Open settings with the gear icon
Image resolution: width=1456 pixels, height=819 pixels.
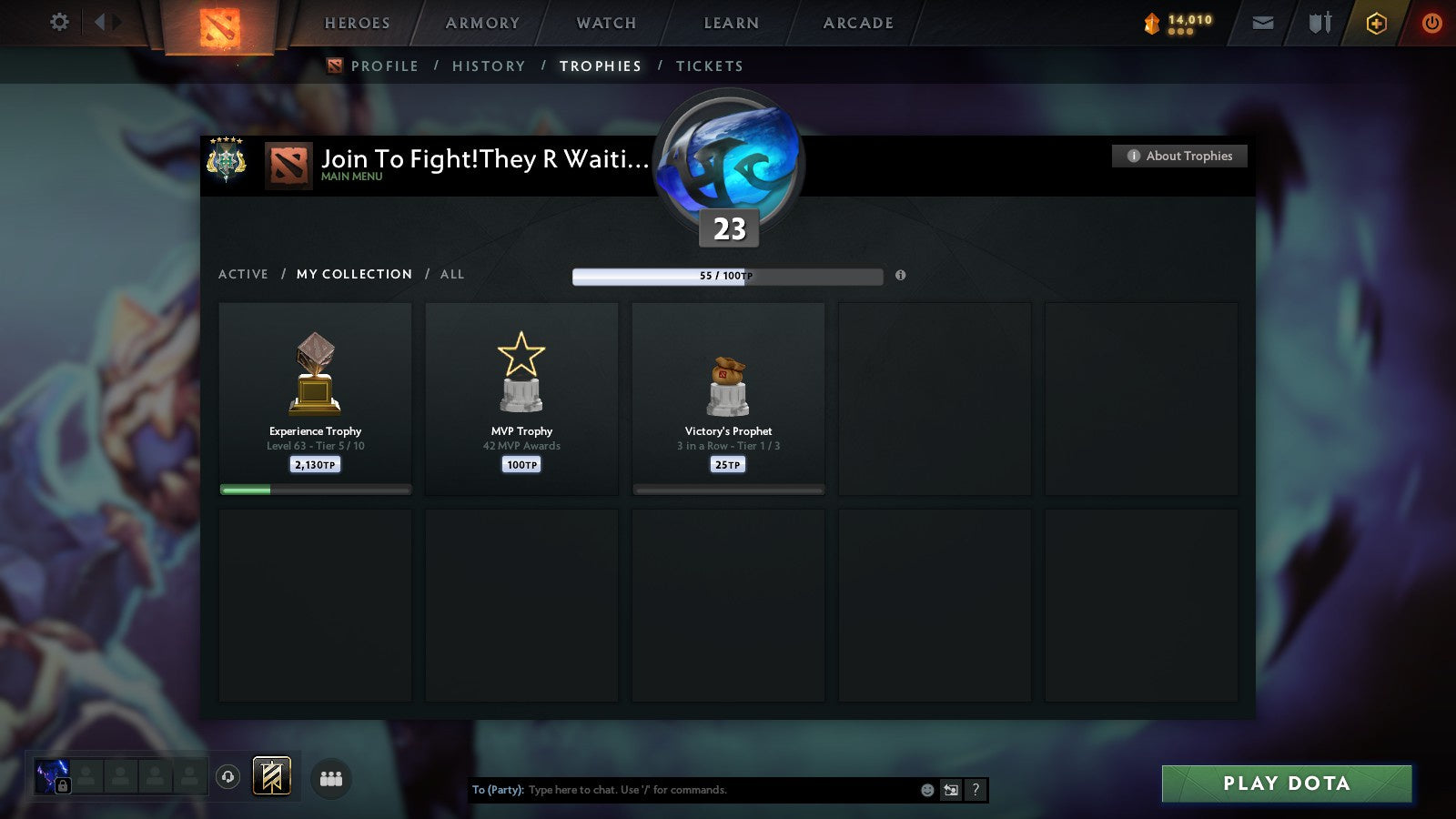tap(59, 23)
